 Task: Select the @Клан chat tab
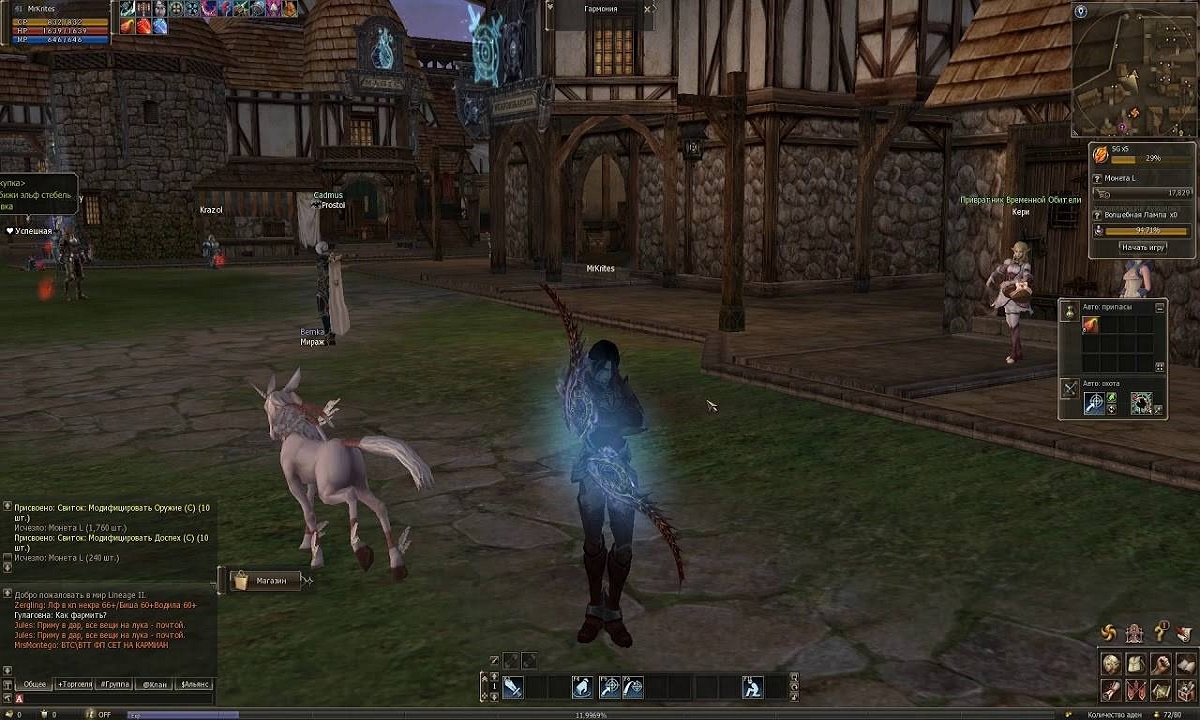click(152, 684)
